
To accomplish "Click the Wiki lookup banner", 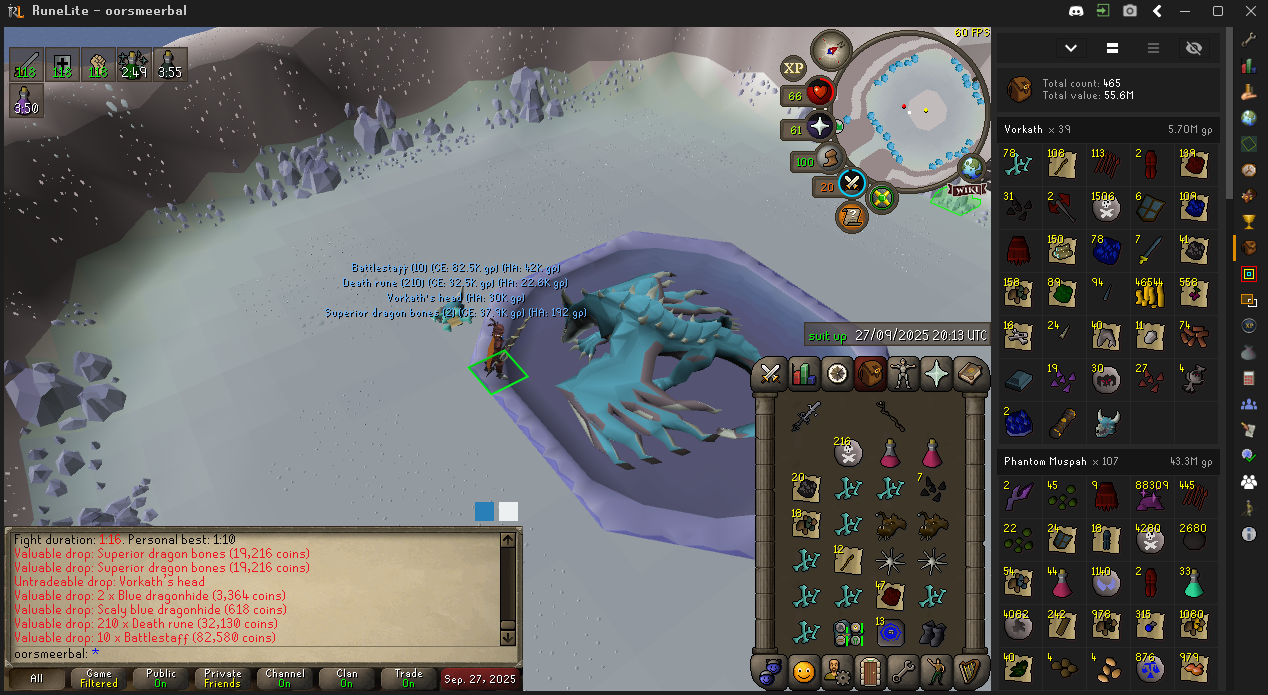I will point(967,189).
